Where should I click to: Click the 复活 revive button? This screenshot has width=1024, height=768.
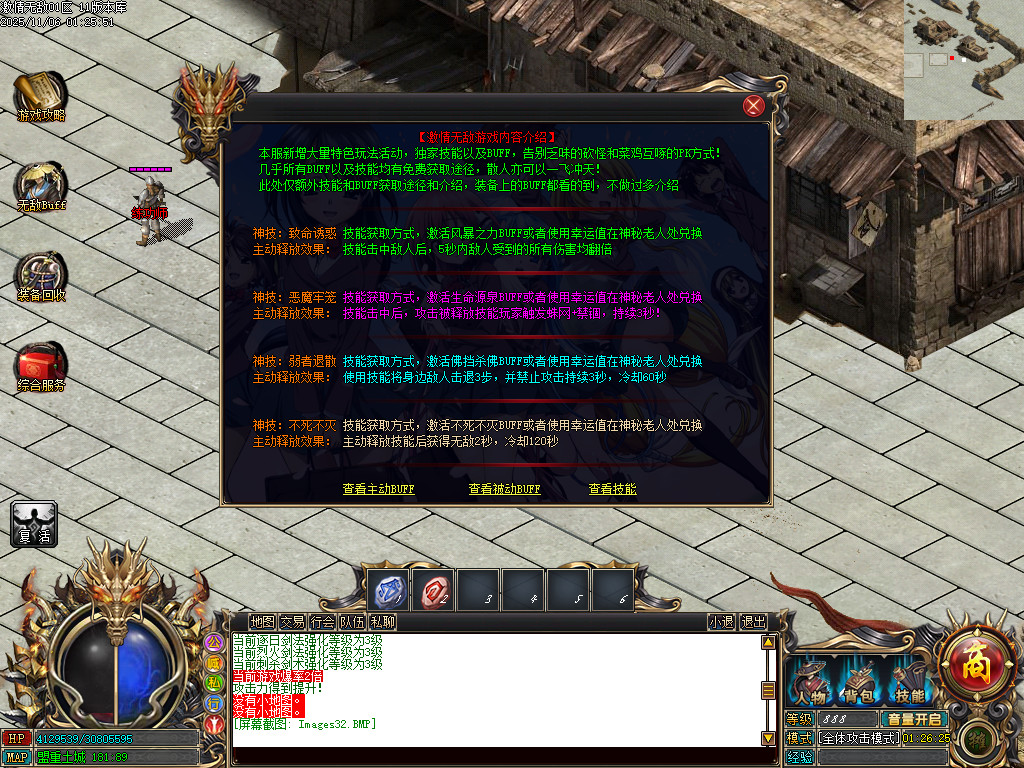click(34, 525)
